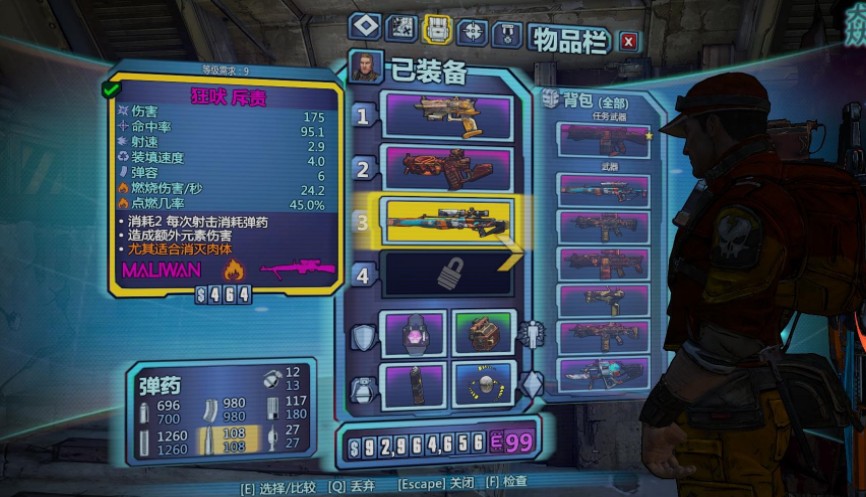Image resolution: width=866 pixels, height=497 pixels.
Task: Select the pistol in weapon slot 1
Action: pos(447,117)
